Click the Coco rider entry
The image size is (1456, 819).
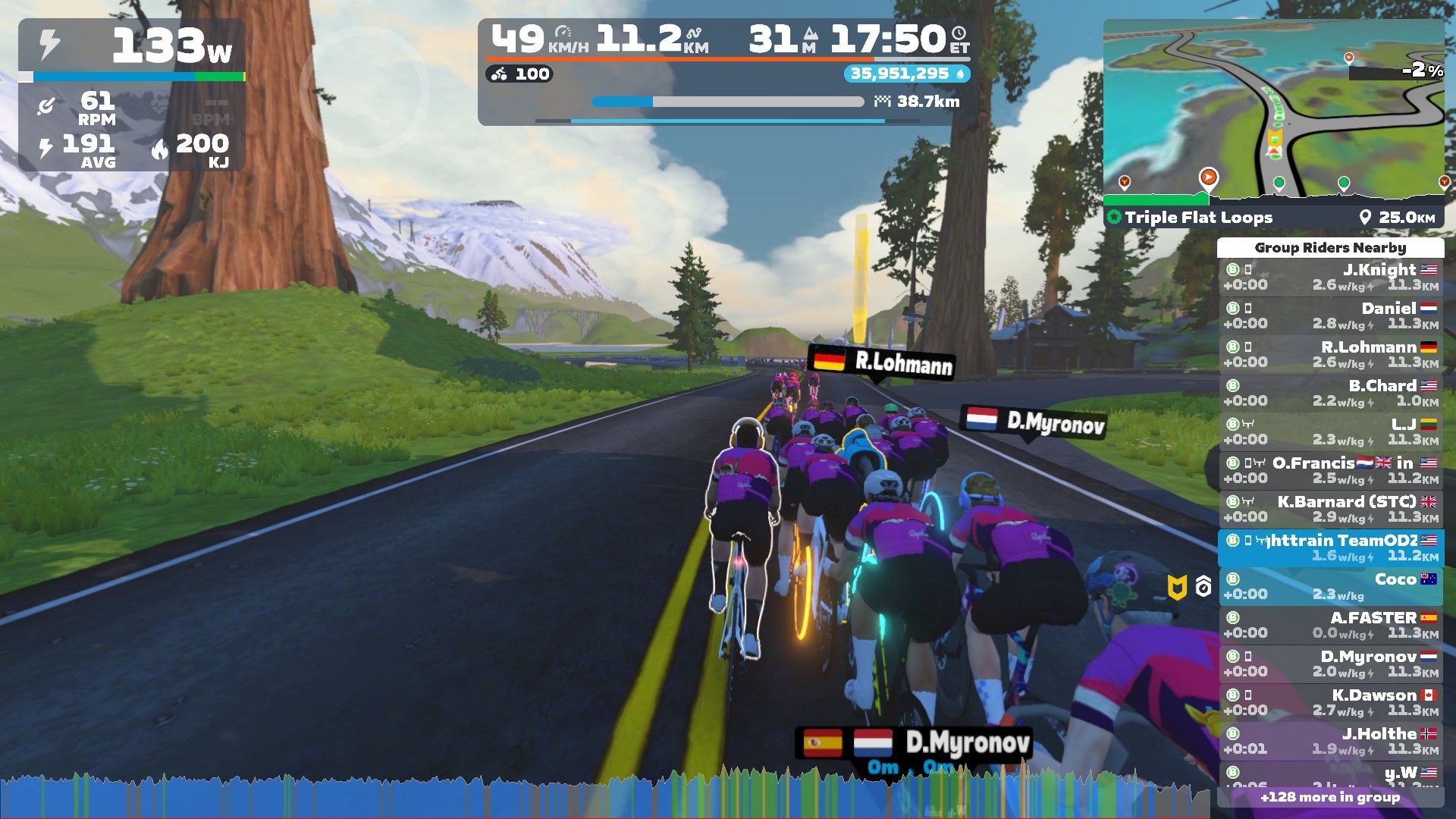pos(1331,586)
